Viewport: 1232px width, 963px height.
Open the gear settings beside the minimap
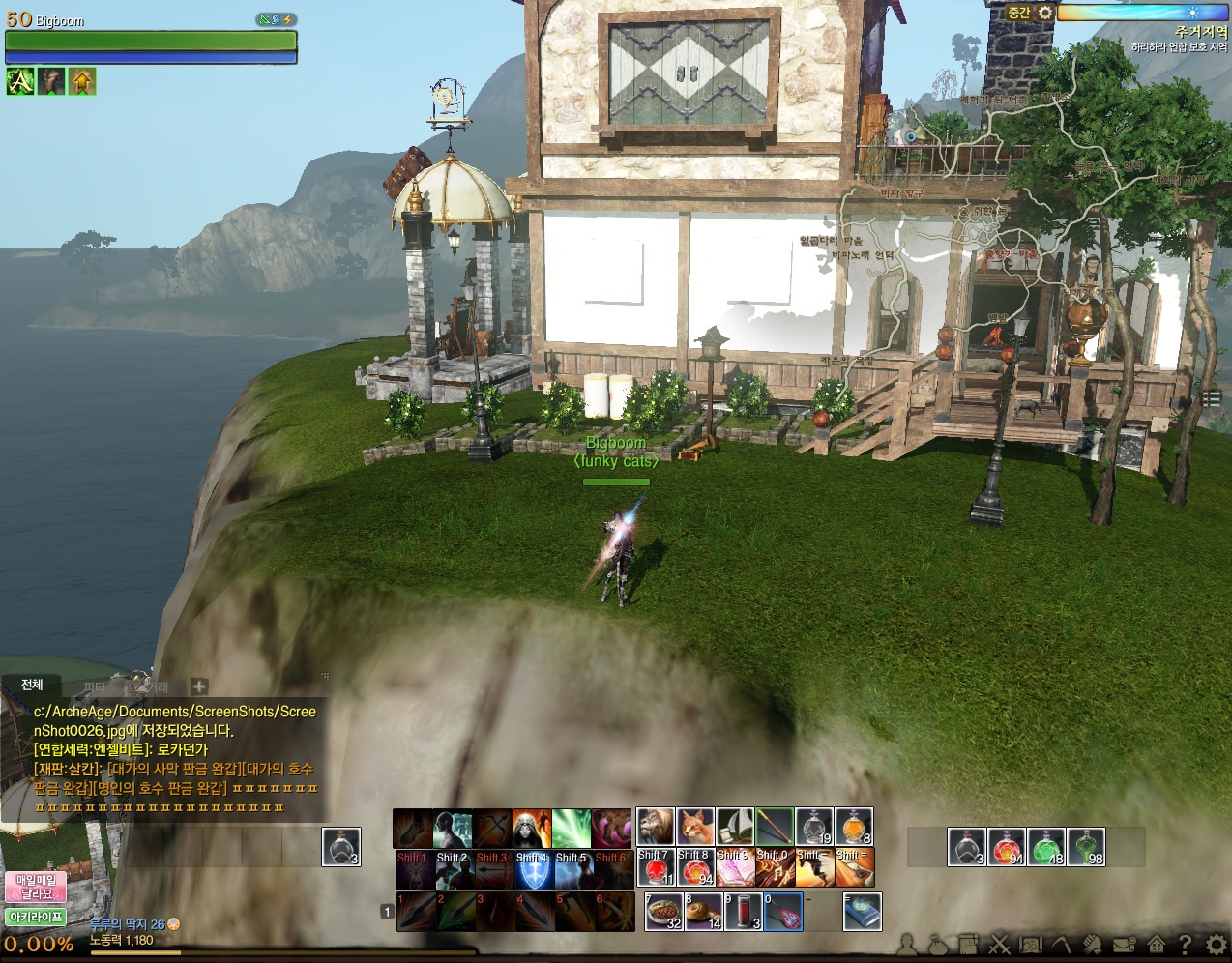(x=1045, y=13)
